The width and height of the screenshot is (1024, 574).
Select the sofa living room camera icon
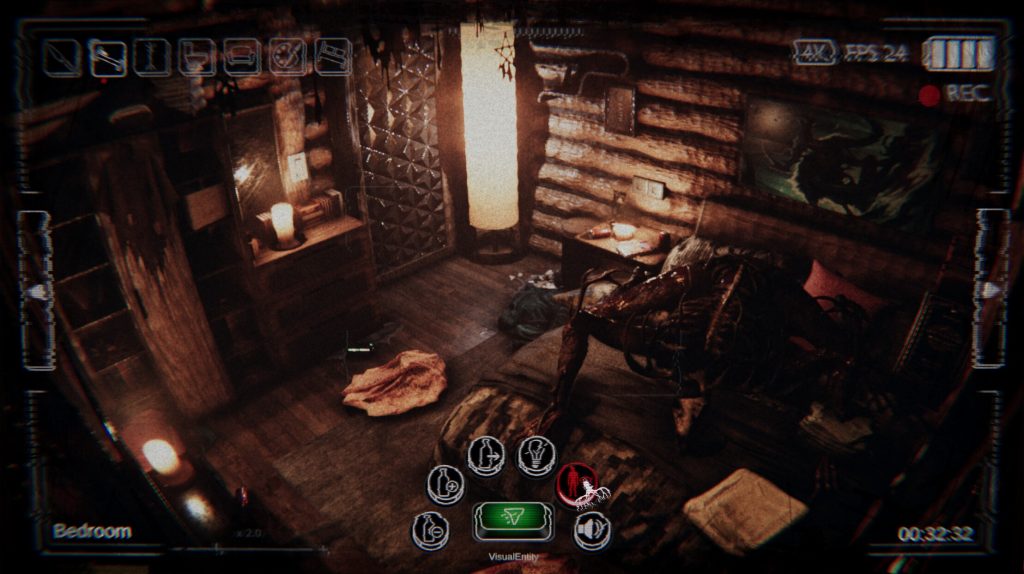[x=242, y=57]
